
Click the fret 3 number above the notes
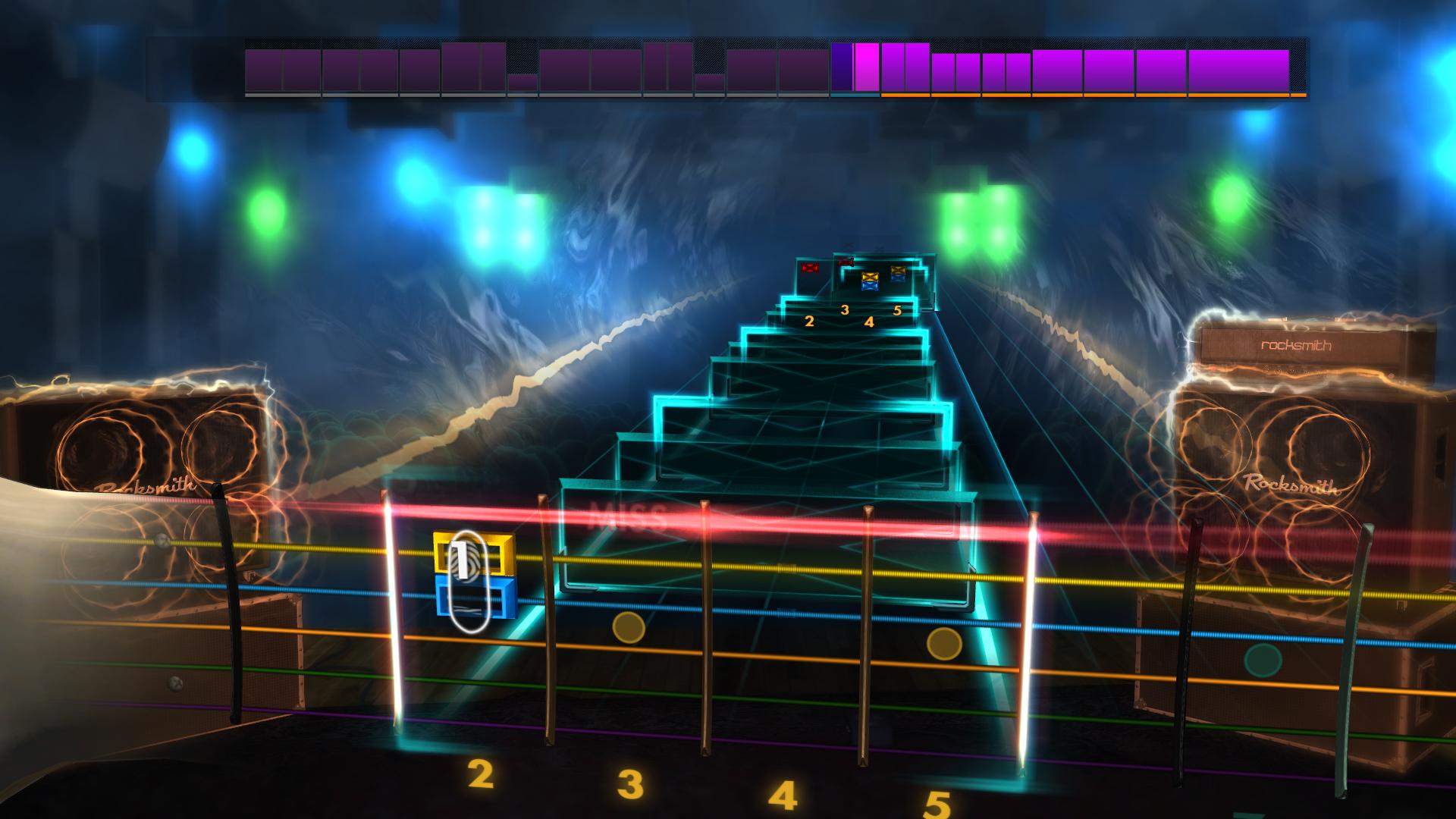844,309
